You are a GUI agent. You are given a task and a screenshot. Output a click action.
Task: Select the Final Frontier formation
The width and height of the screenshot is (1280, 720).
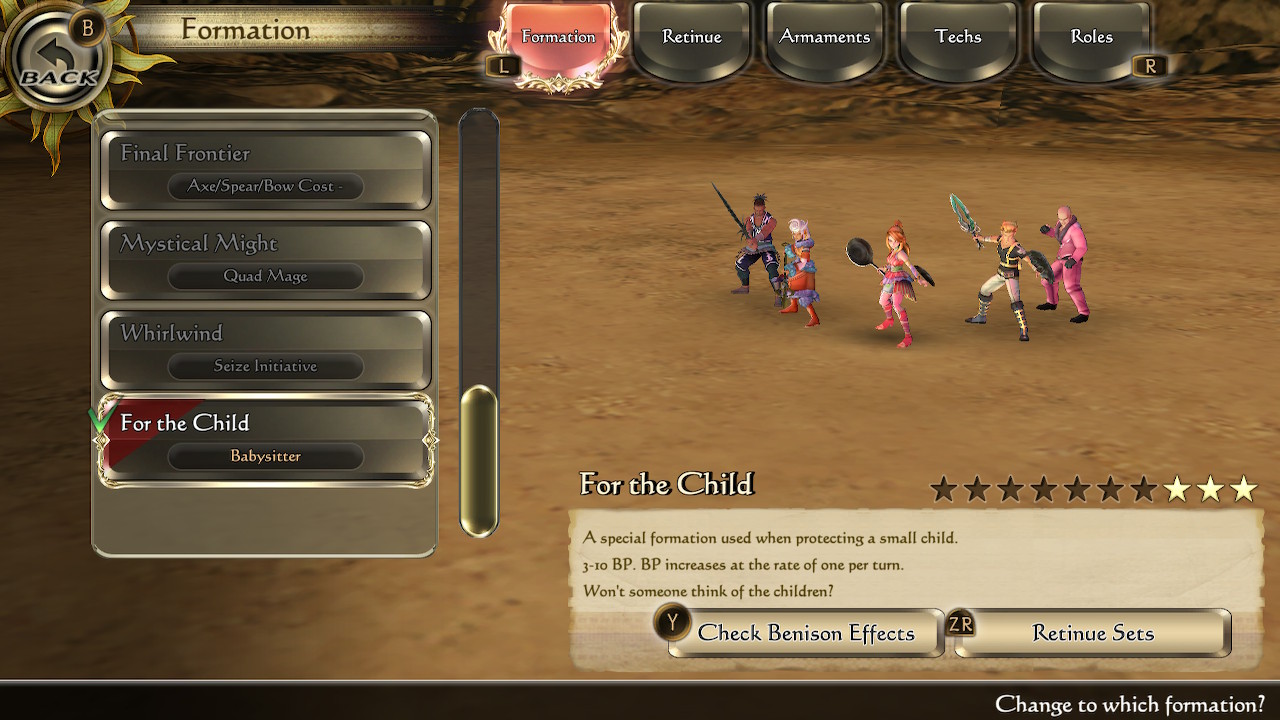tap(266, 170)
